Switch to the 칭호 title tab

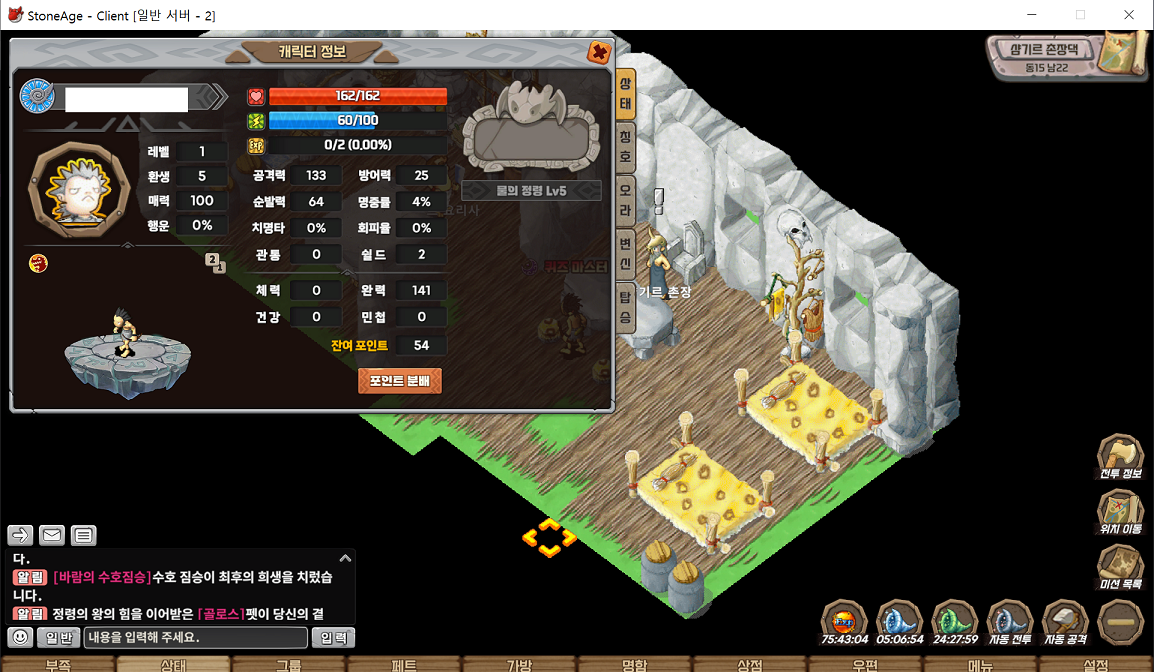(x=625, y=146)
